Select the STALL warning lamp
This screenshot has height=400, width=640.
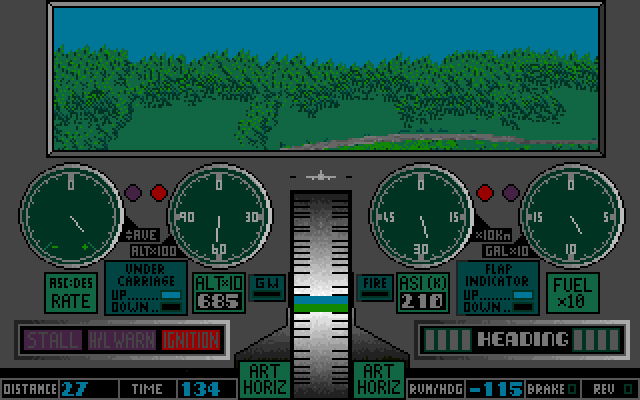[x=52, y=340]
